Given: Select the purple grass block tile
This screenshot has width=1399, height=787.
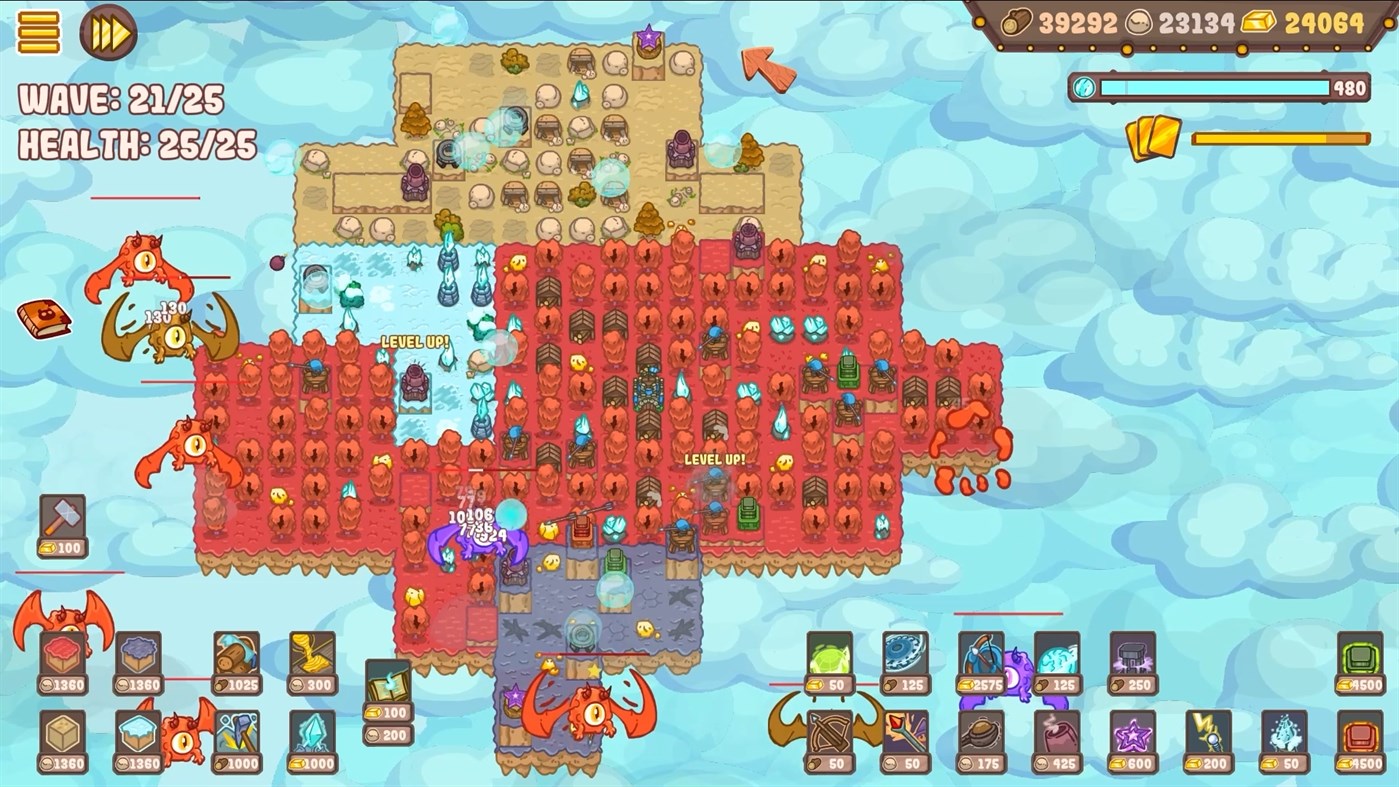Looking at the screenshot, I should coord(137,651).
